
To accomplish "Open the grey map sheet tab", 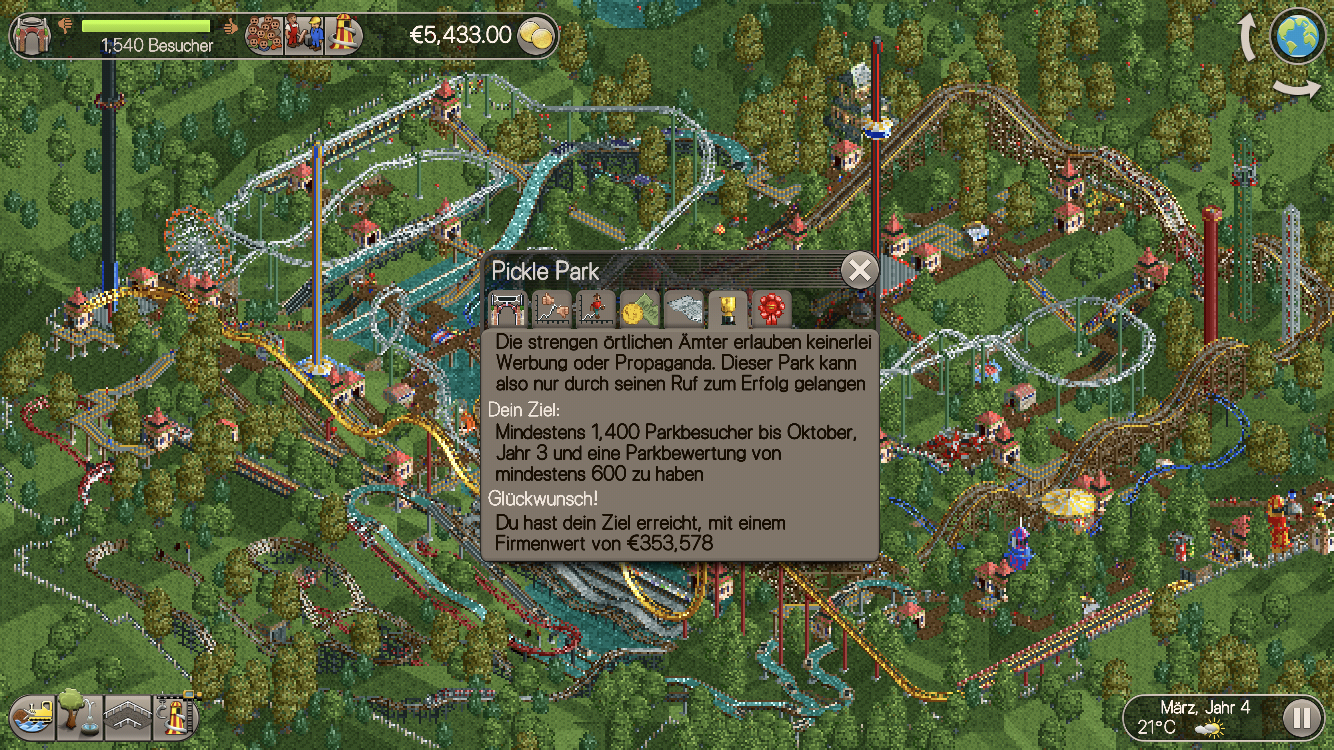I will [684, 309].
